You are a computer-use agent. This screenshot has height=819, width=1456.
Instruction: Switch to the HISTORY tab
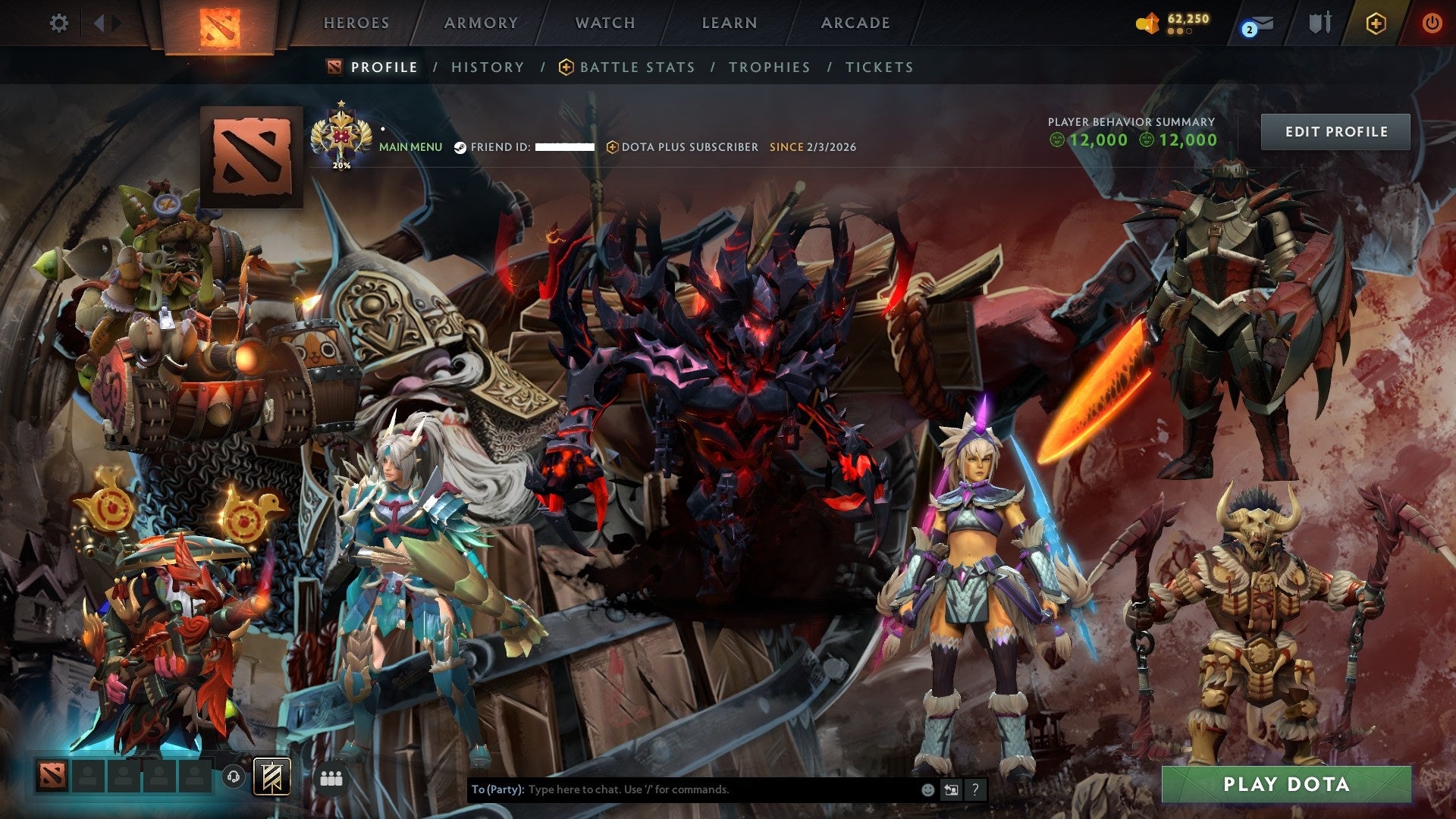[487, 67]
